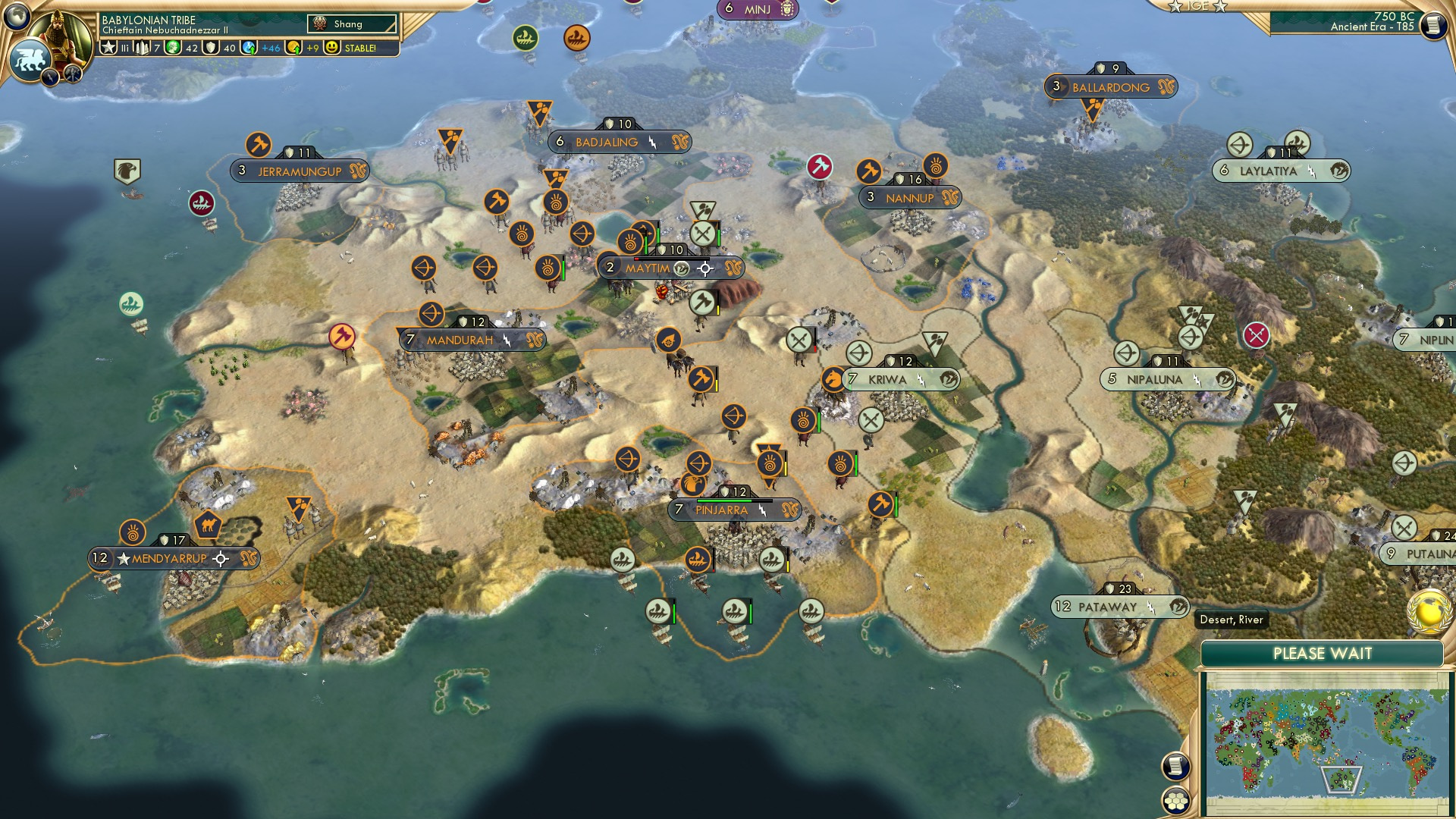Open the notifications scroll icon beside the turn counter
1456x819 pixels.
tap(1433, 26)
